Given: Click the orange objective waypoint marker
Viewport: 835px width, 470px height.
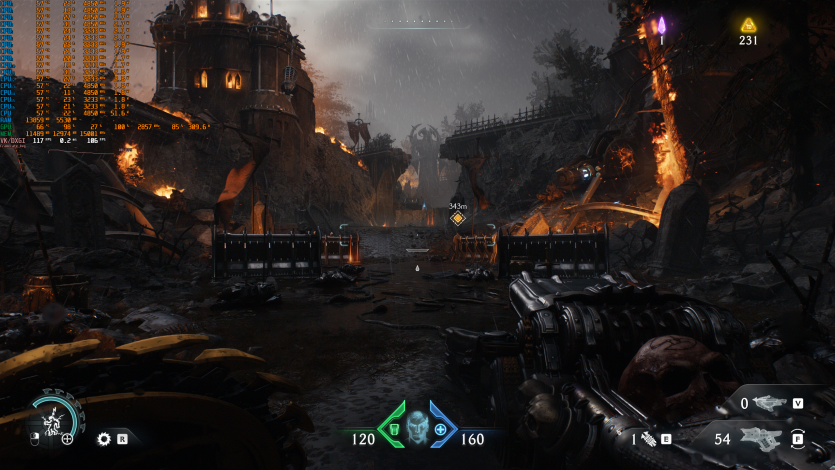Looking at the screenshot, I should [458, 218].
